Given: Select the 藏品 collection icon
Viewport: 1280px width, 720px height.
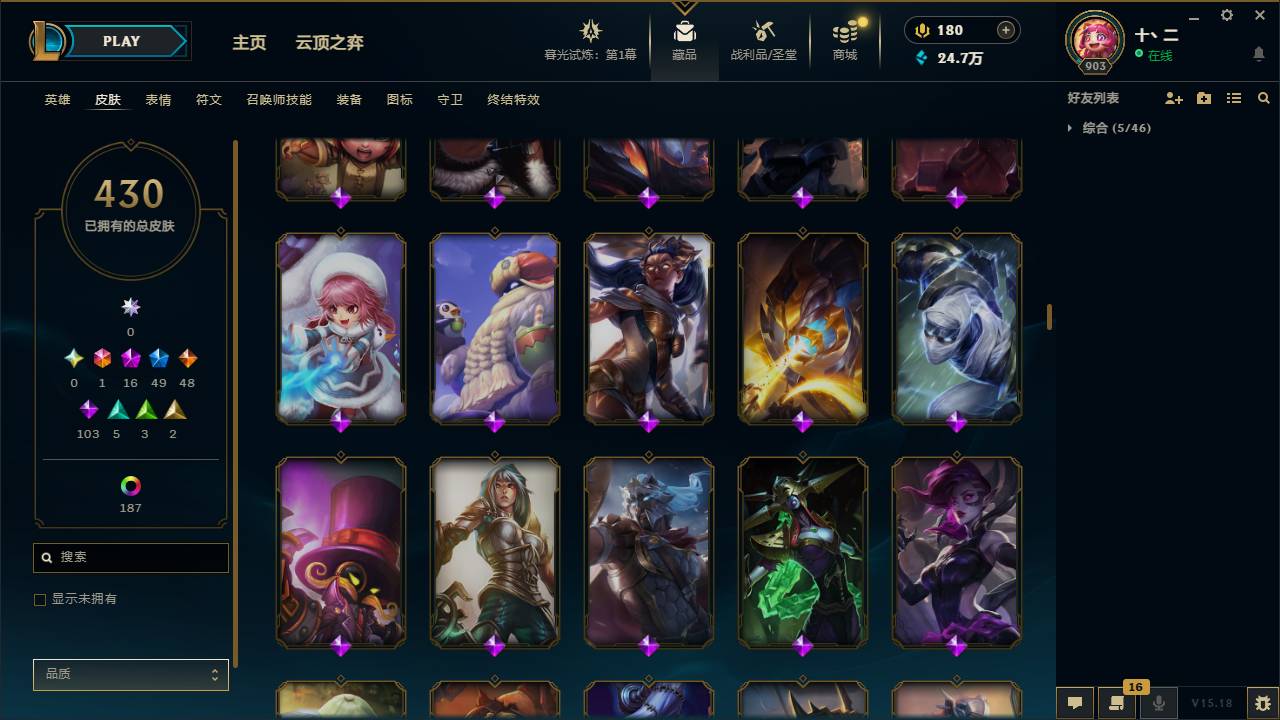Looking at the screenshot, I should coord(684,40).
